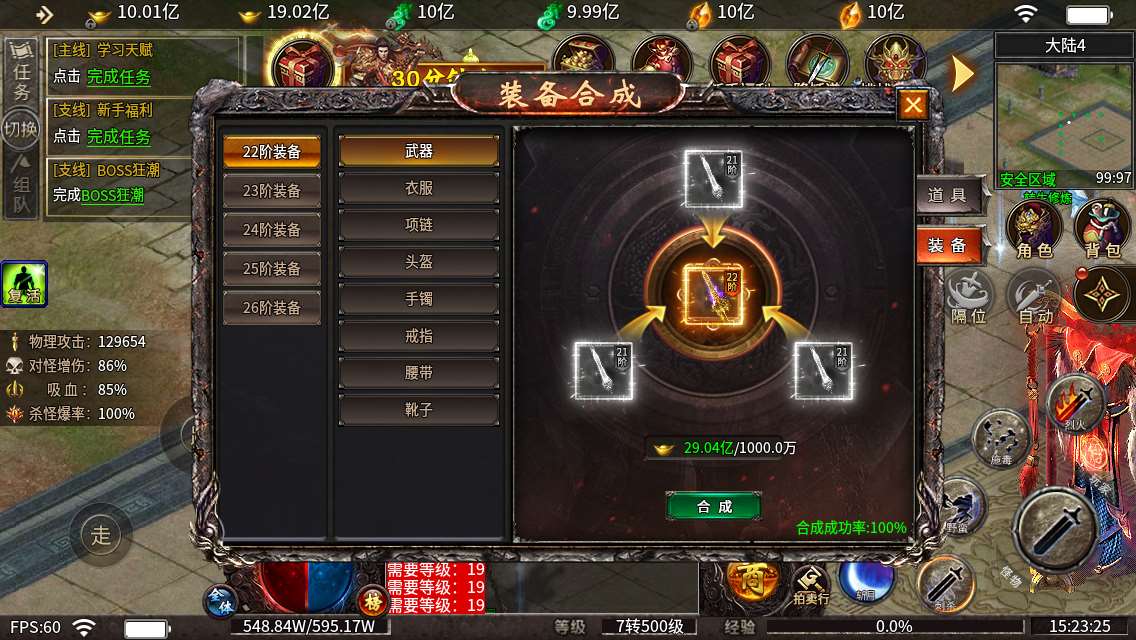Viewport: 1136px width, 640px height.
Task: Close the 装备合成 window
Action: pos(912,104)
